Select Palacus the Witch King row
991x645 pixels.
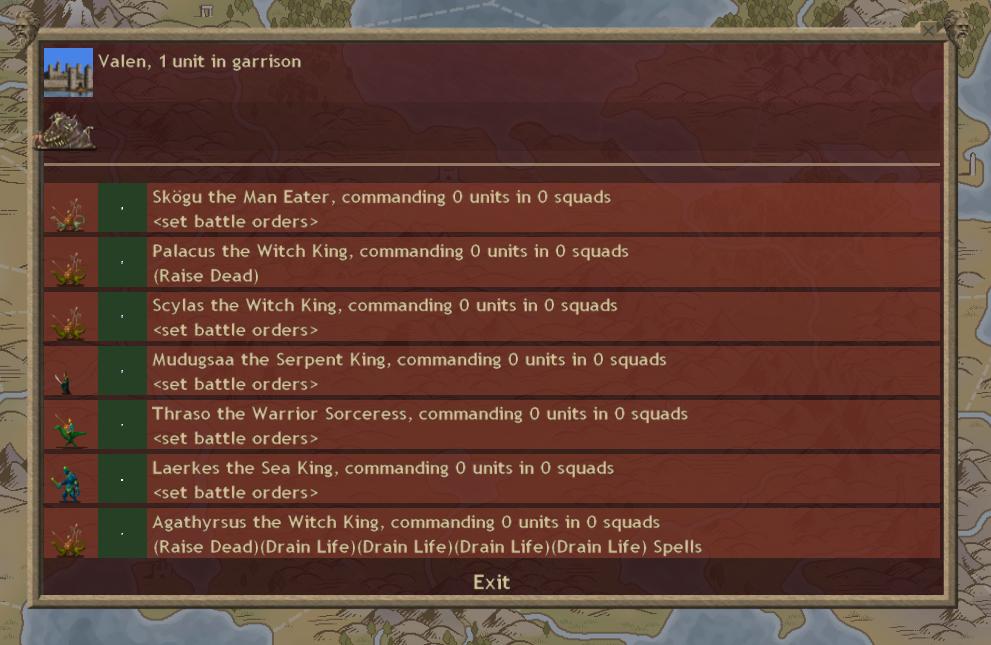point(390,251)
